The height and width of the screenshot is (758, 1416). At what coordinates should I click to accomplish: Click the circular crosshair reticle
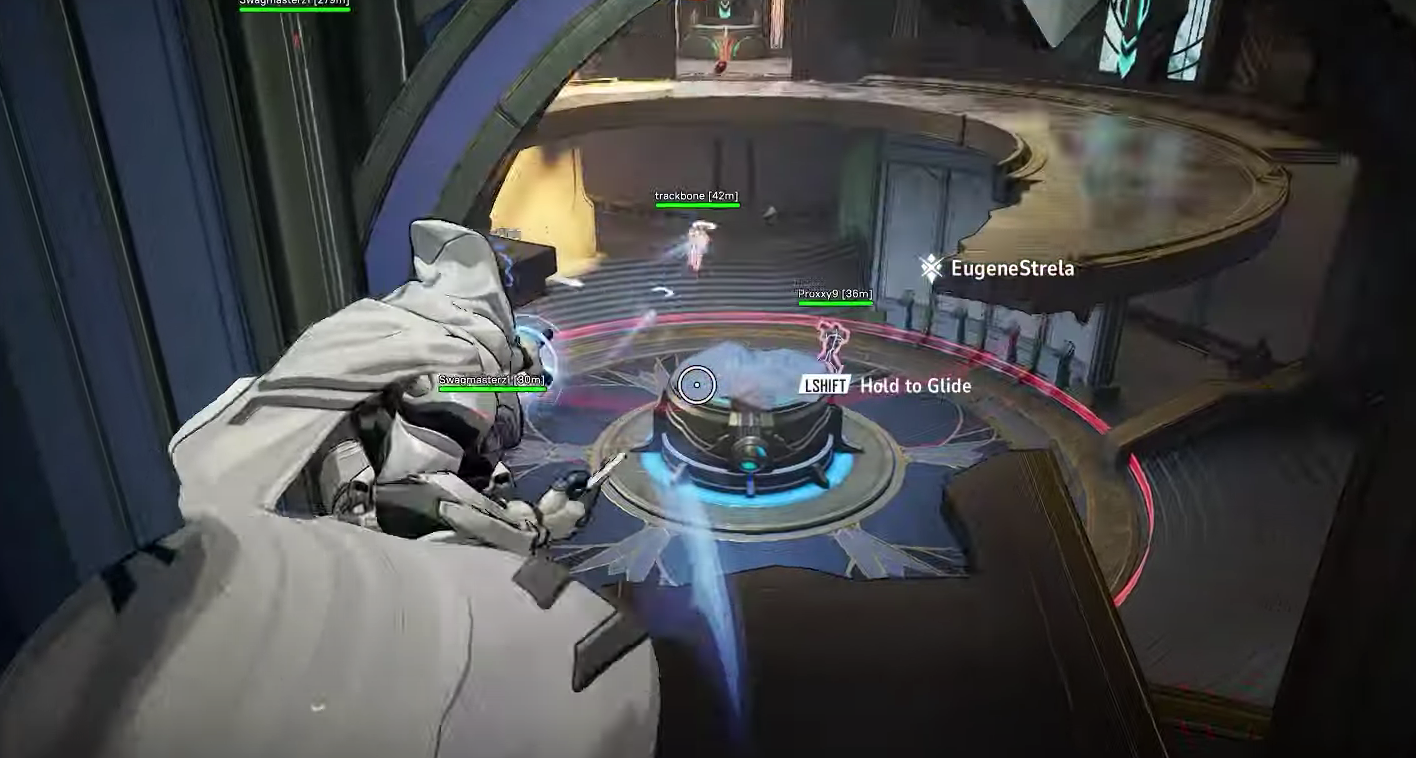698,386
